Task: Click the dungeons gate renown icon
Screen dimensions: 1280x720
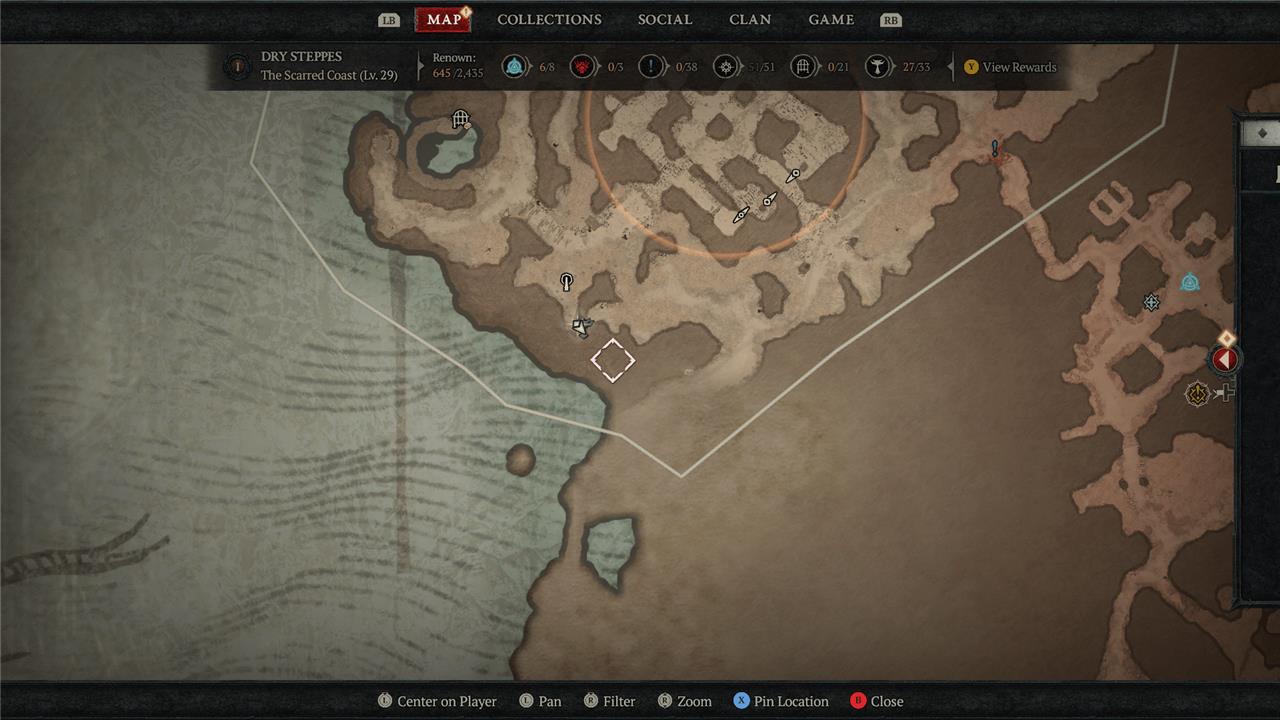Action: pos(802,67)
